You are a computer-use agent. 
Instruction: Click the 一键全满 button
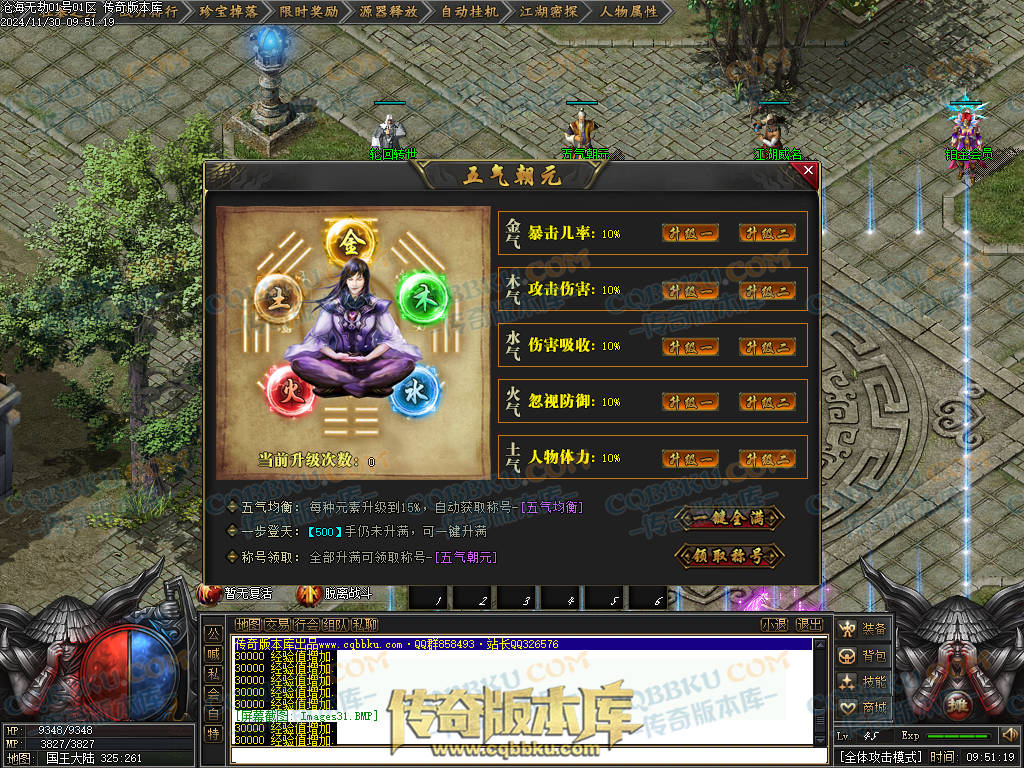pos(729,517)
